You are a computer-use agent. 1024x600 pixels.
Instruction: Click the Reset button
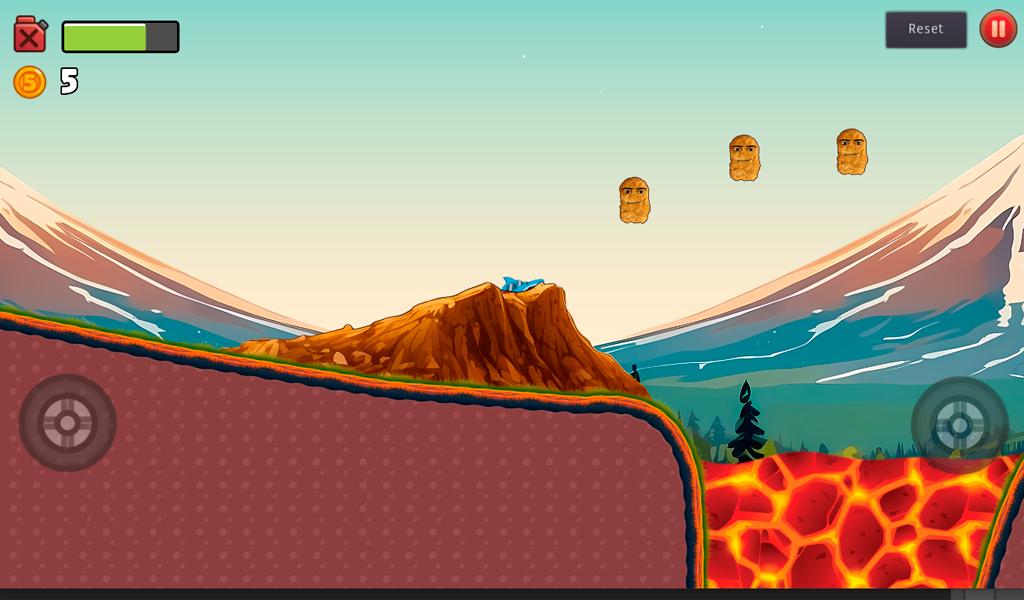[925, 29]
